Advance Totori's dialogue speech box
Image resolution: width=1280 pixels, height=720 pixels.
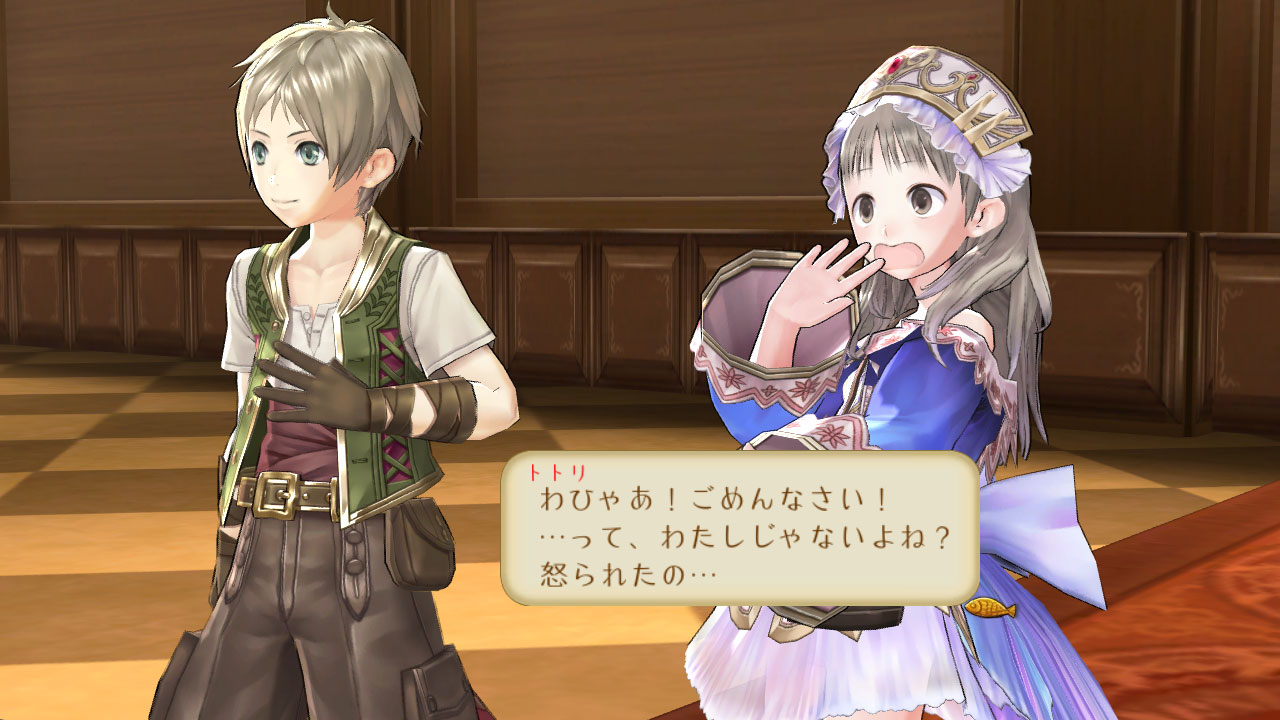coord(740,529)
